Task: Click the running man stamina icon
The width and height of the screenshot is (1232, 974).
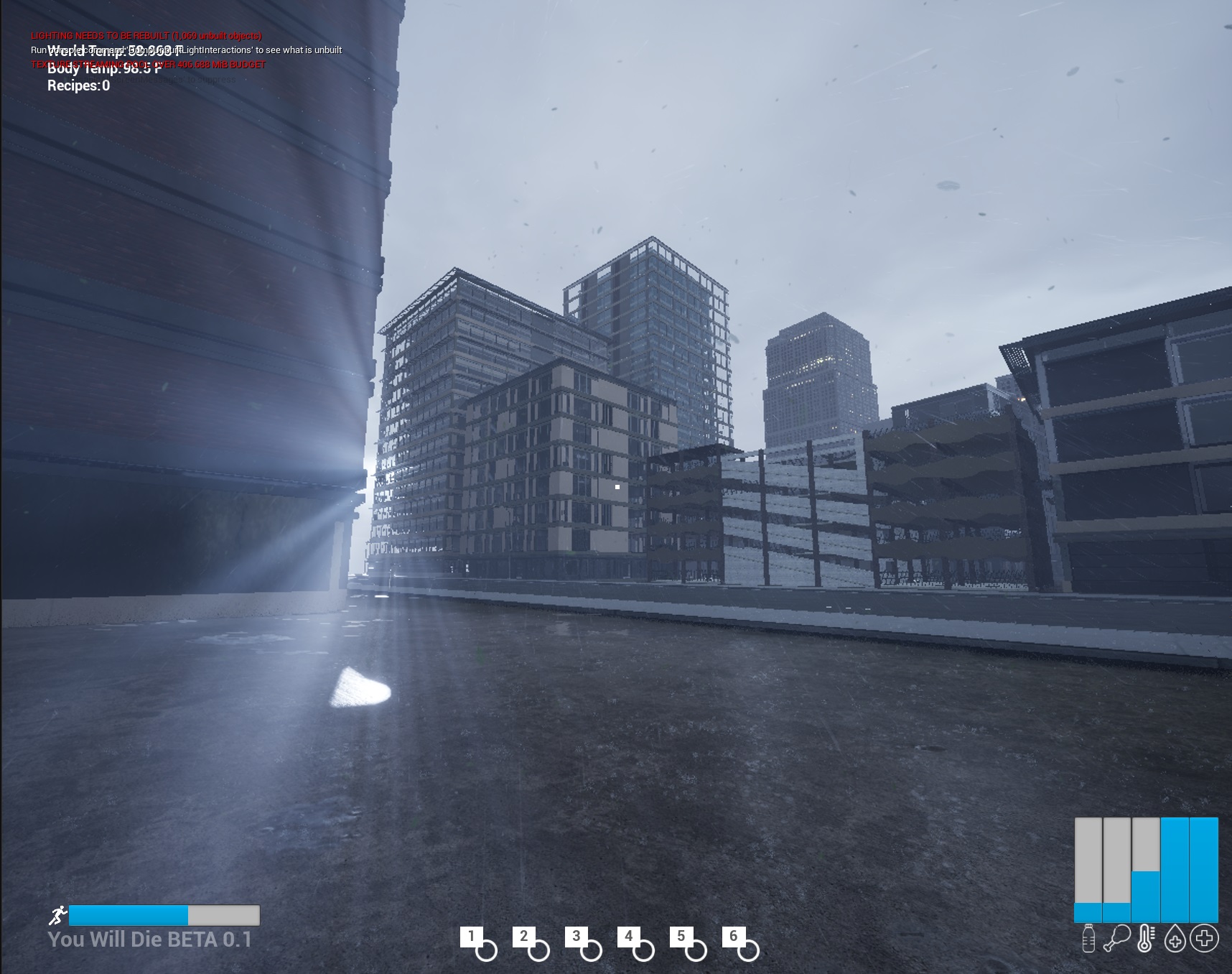Action: [57, 915]
